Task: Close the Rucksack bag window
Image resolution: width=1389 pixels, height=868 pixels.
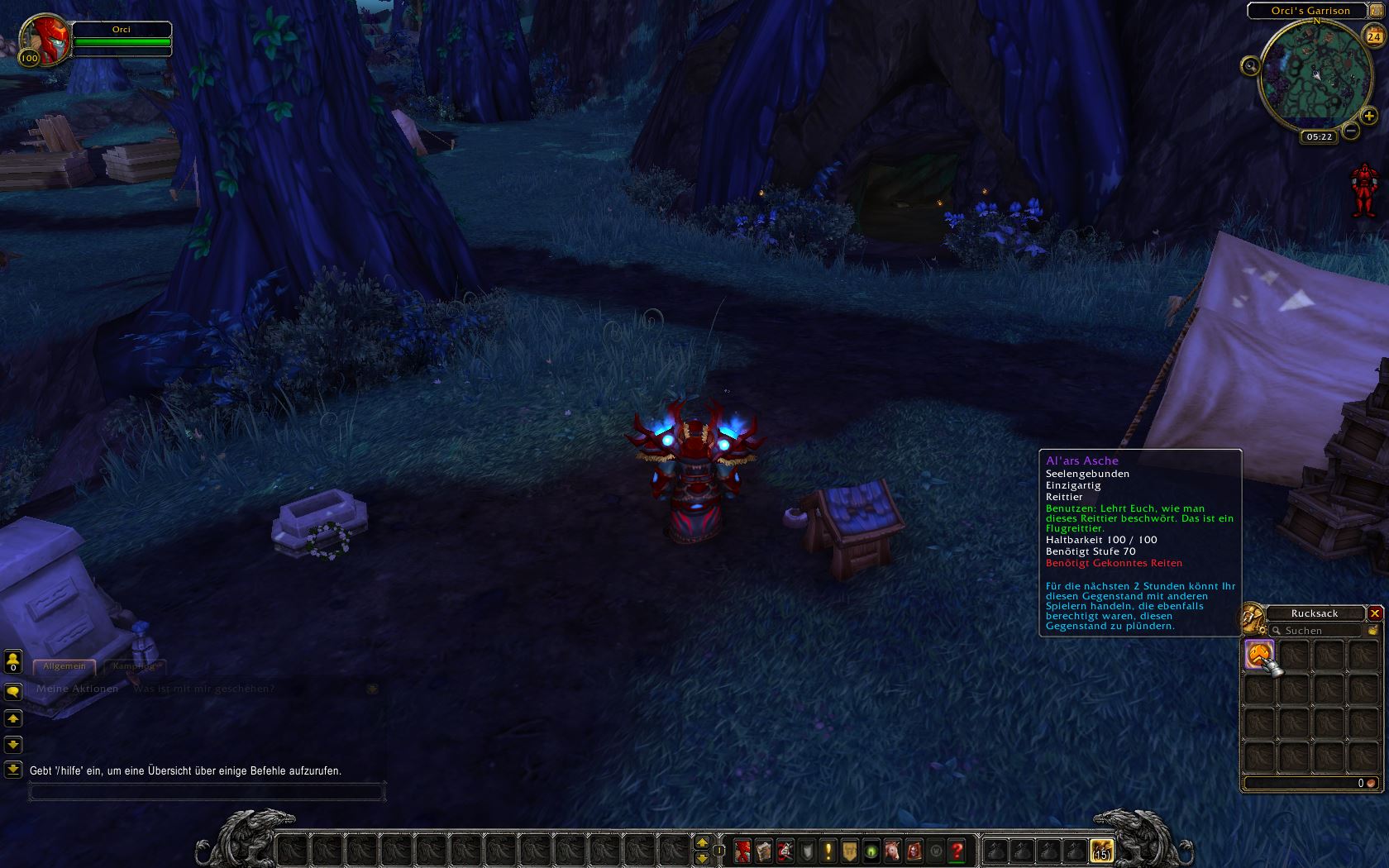Action: pos(1375,613)
